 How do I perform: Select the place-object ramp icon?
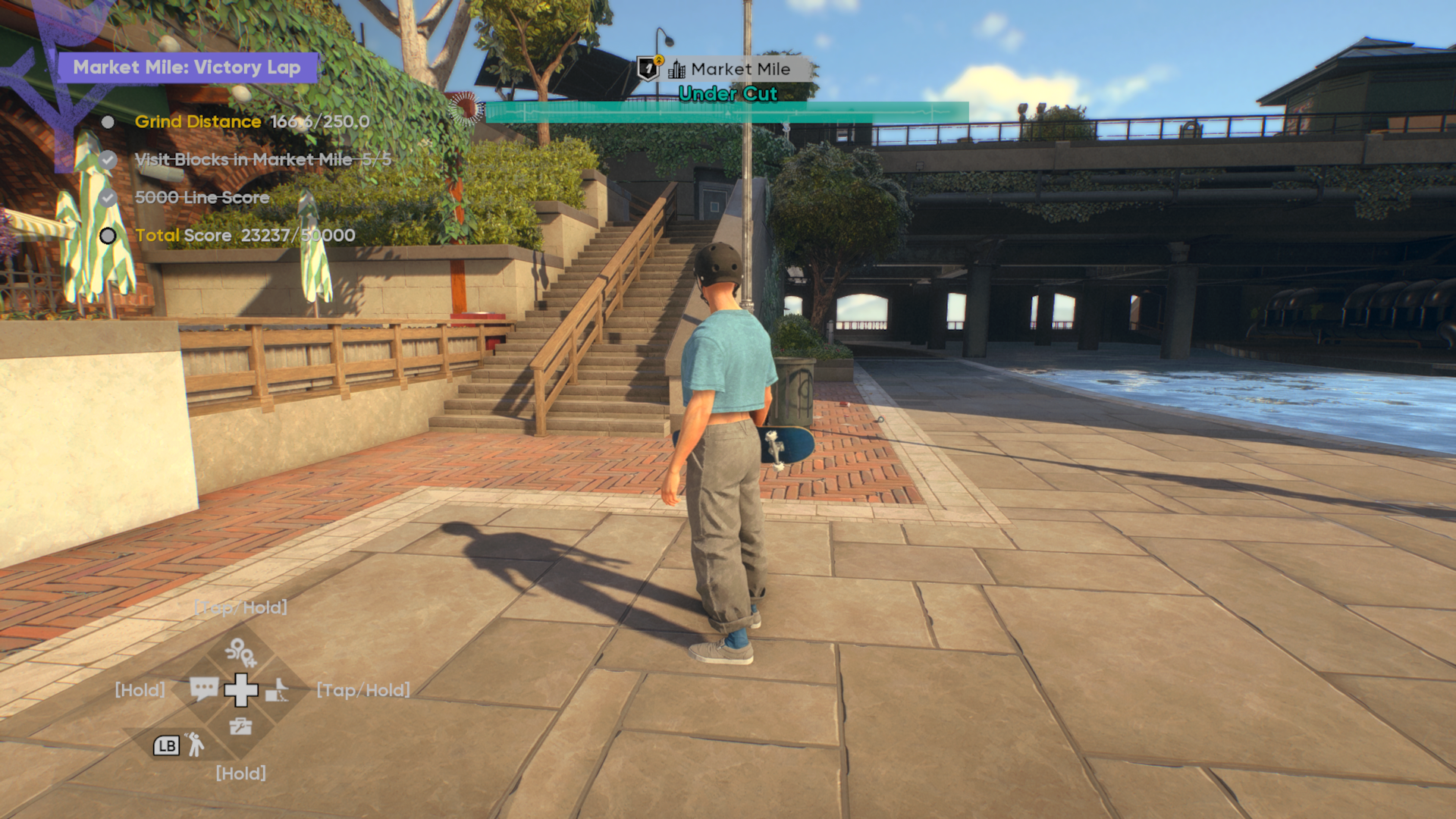point(277,690)
